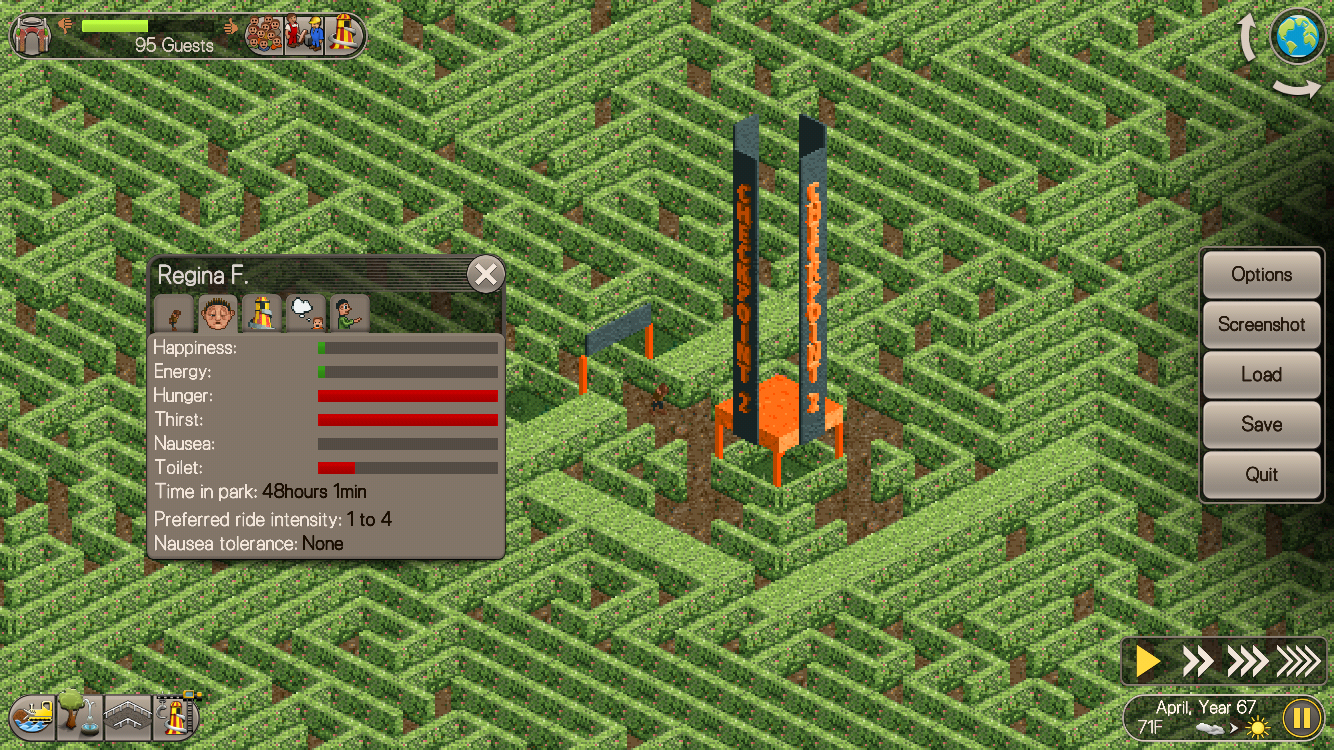Save the current park
Image resolution: width=1334 pixels, height=750 pixels.
pyautogui.click(x=1261, y=425)
